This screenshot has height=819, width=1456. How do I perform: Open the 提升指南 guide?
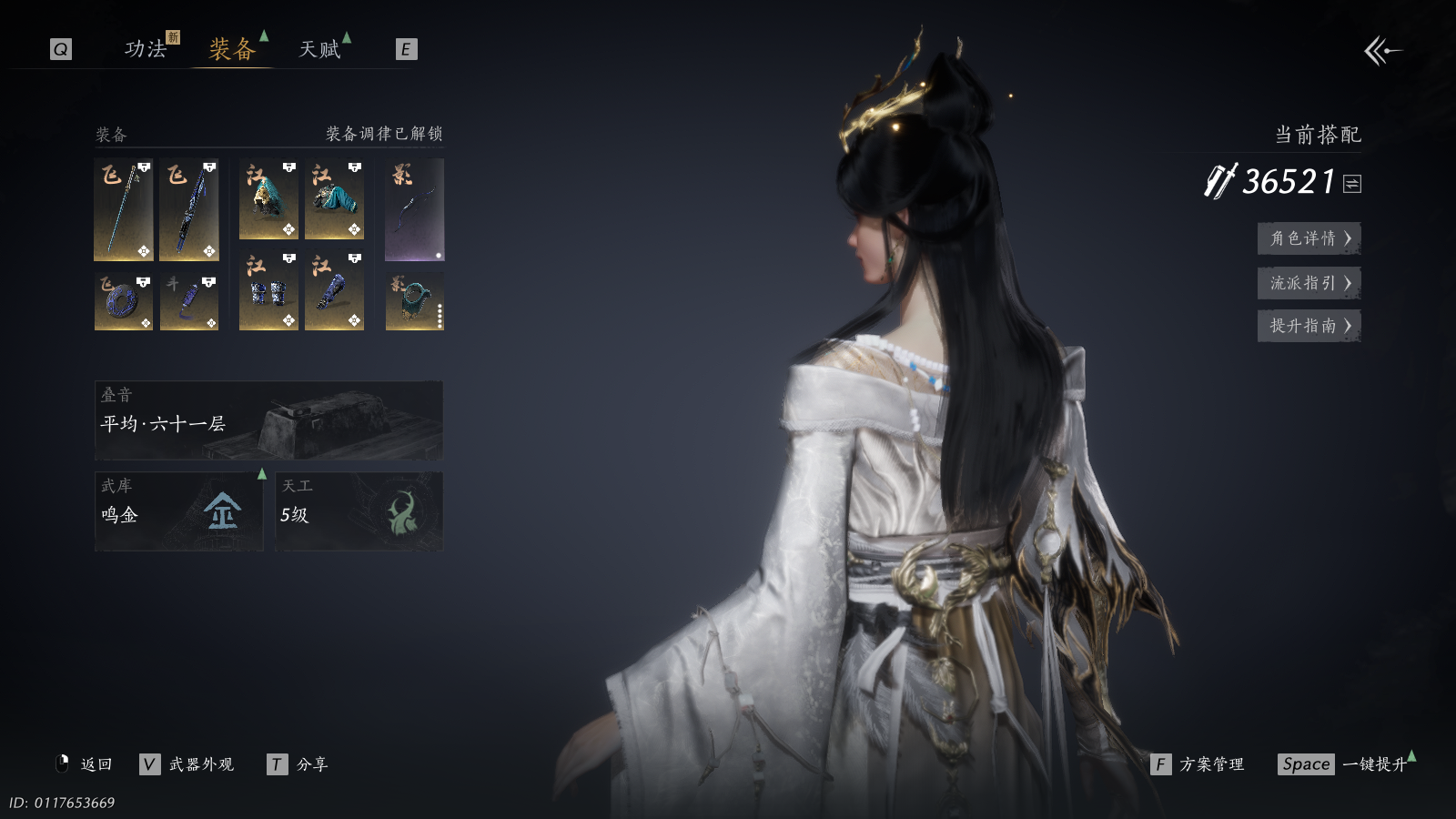pos(1309,326)
